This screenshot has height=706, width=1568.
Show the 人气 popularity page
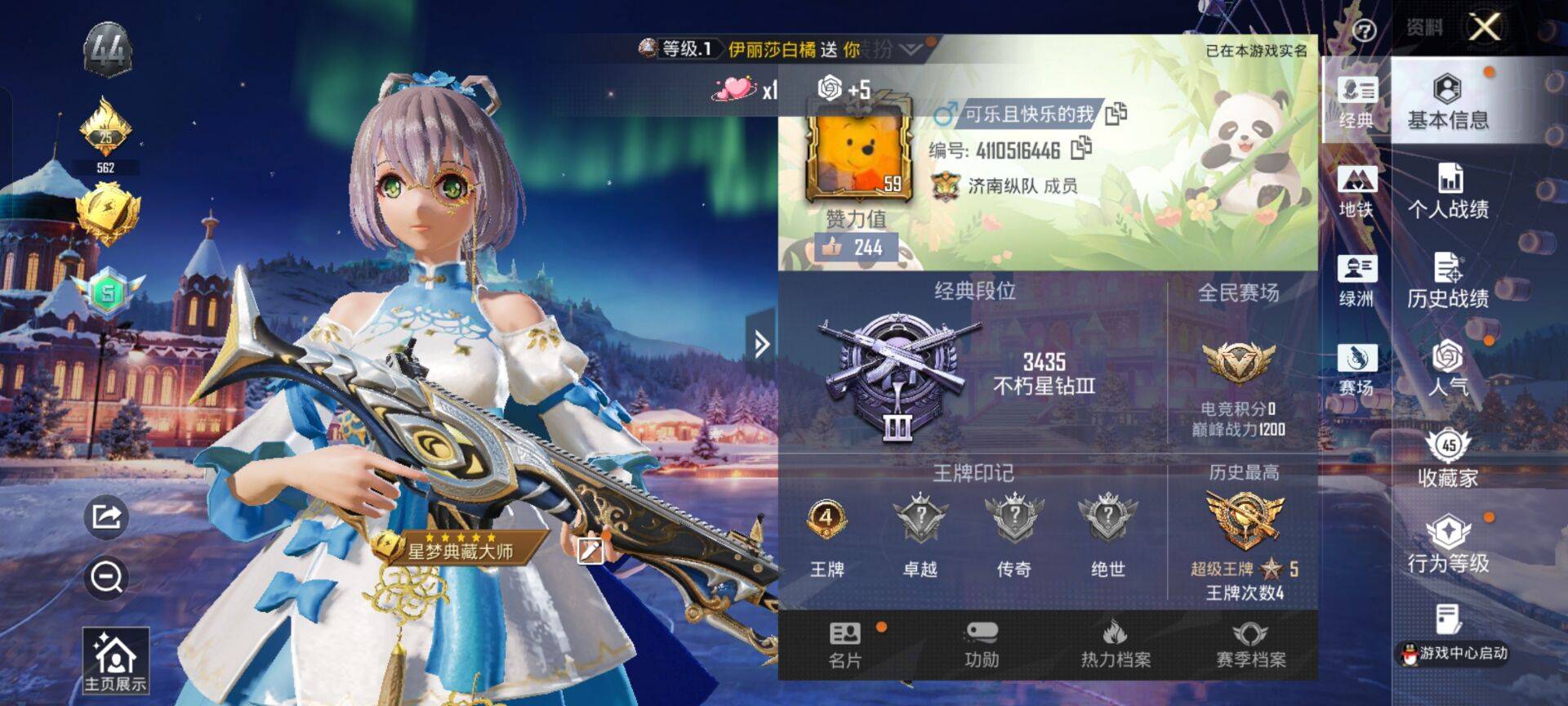click(x=1447, y=368)
